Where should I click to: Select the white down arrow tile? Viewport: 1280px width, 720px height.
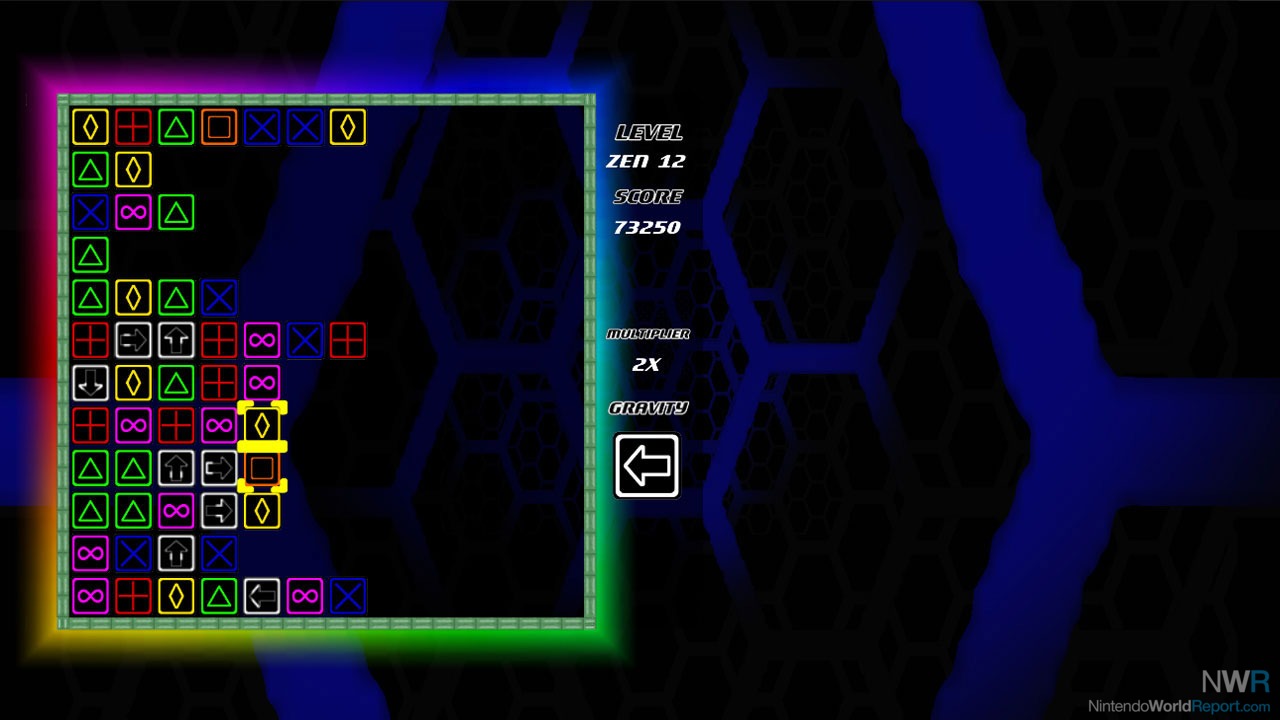click(x=90, y=382)
